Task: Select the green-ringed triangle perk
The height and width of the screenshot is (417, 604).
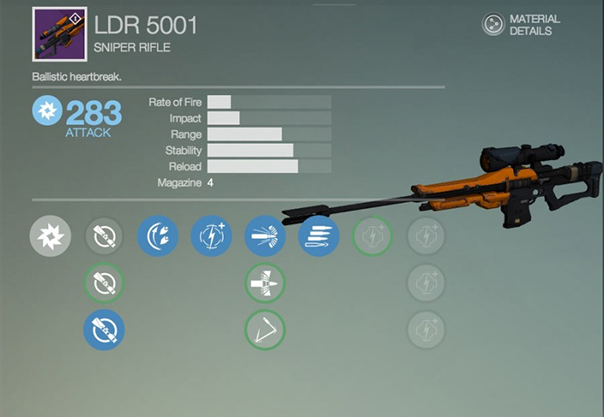Action: pyautogui.click(x=265, y=329)
